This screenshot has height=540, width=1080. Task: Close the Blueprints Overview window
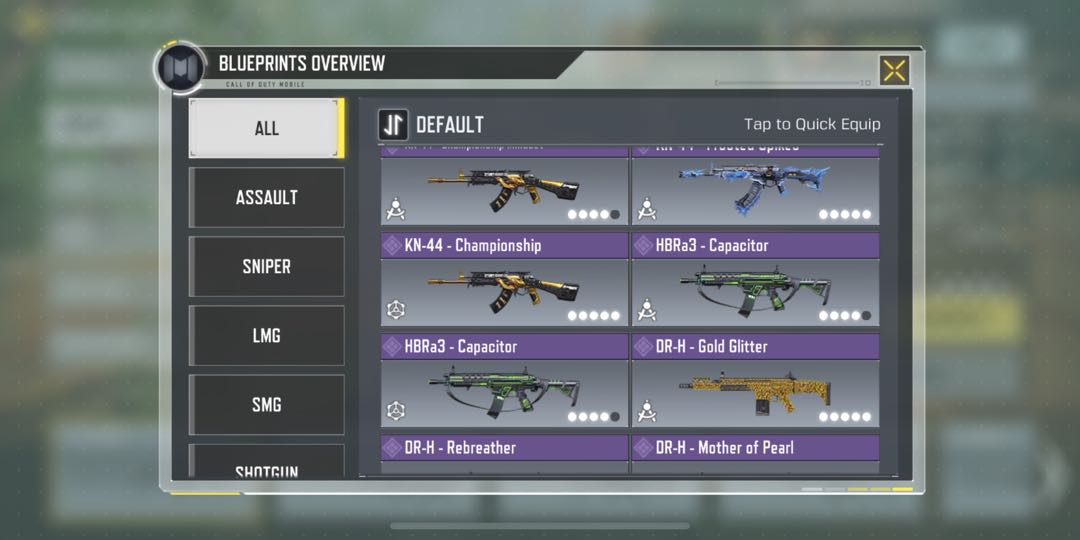tap(894, 70)
